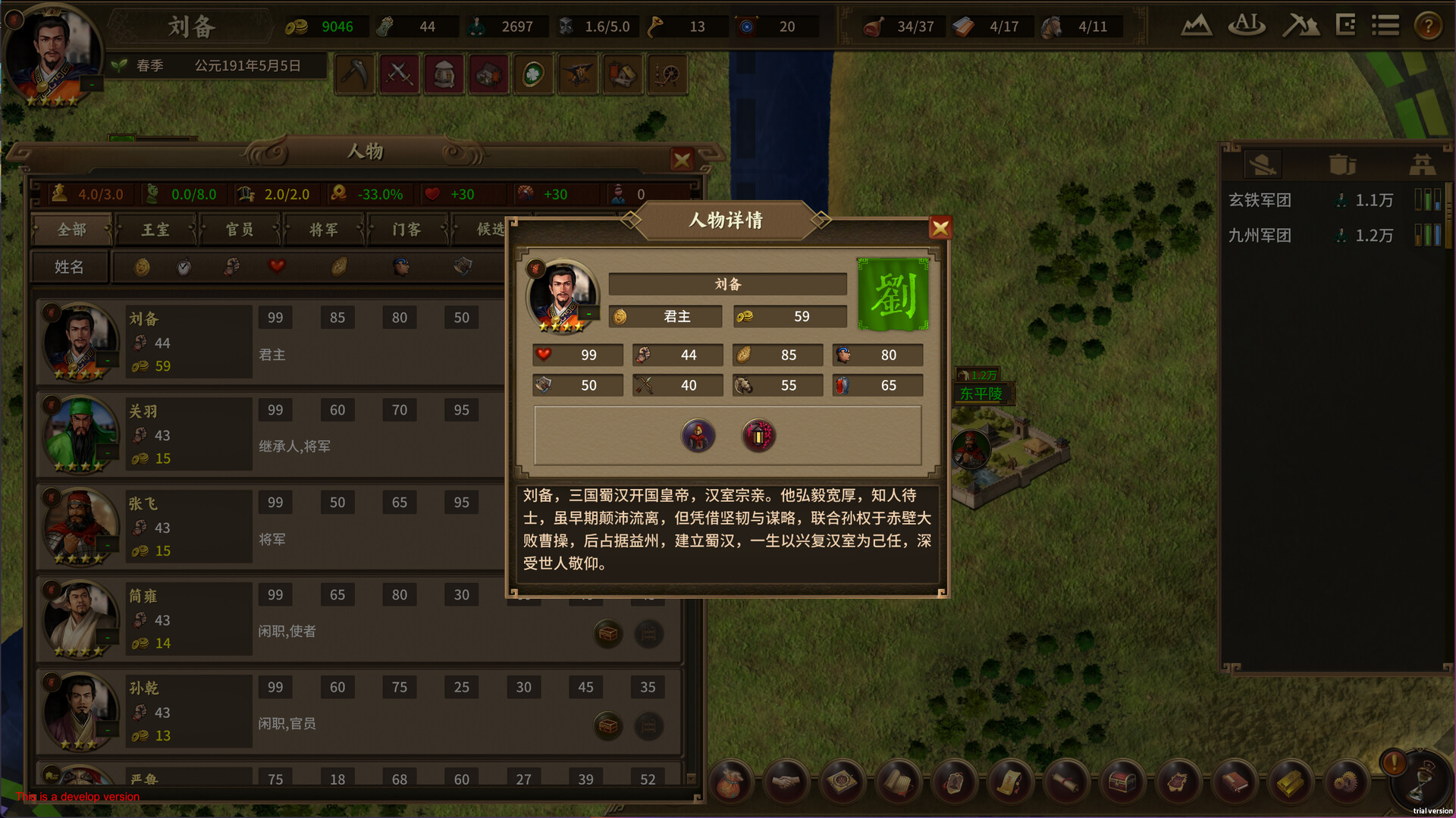Show the 门客 retainers tab
1456x818 pixels.
(x=407, y=230)
